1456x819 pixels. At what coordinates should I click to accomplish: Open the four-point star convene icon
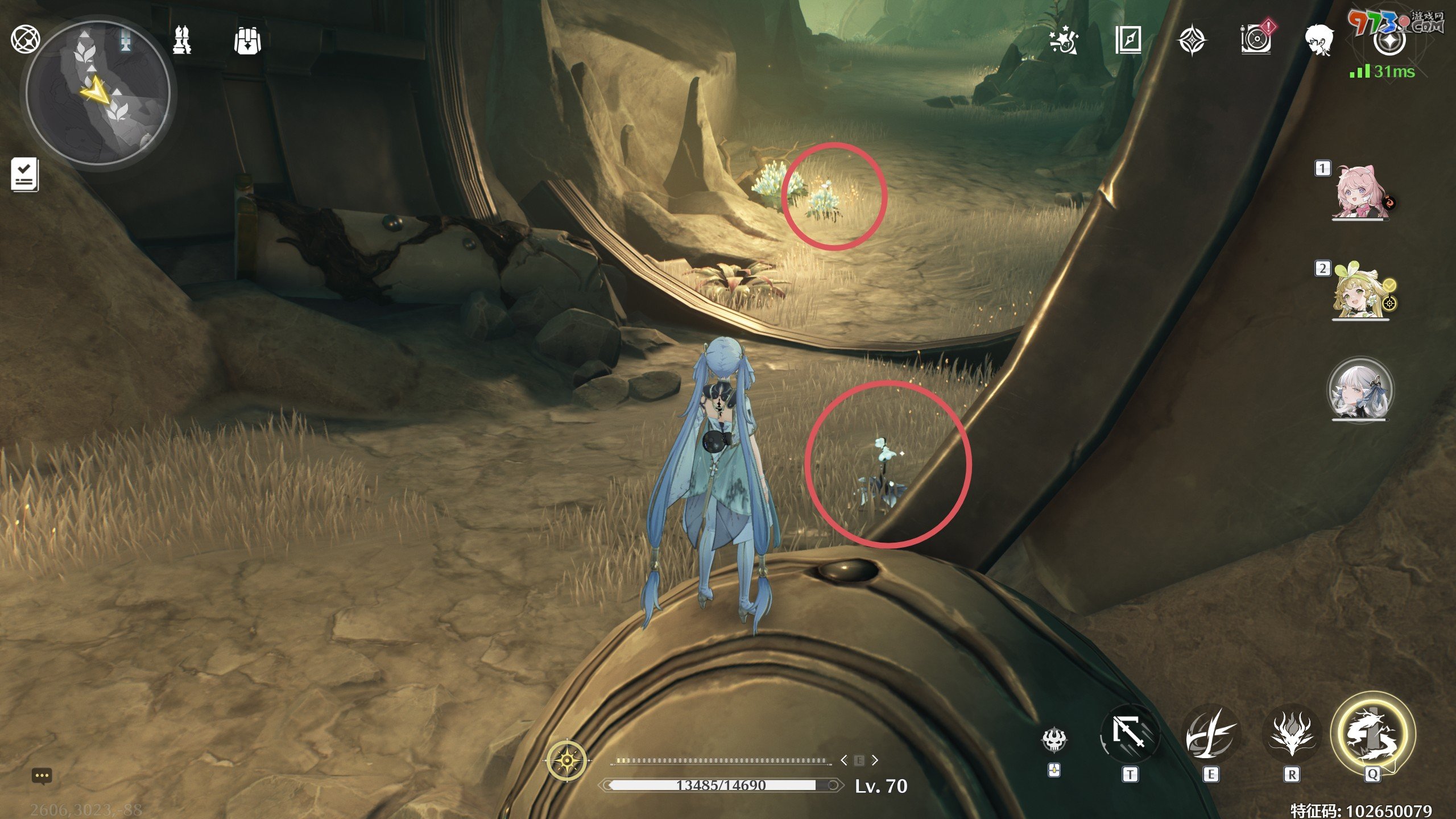click(1192, 41)
